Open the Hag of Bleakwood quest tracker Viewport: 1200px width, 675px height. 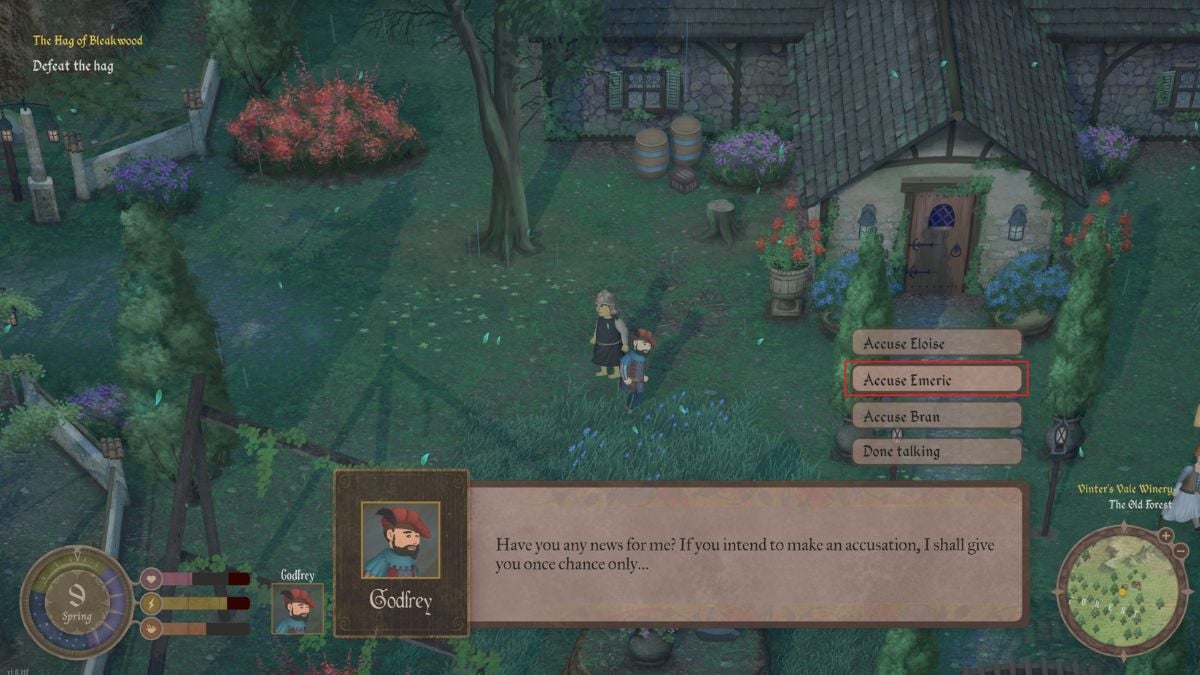[88, 41]
